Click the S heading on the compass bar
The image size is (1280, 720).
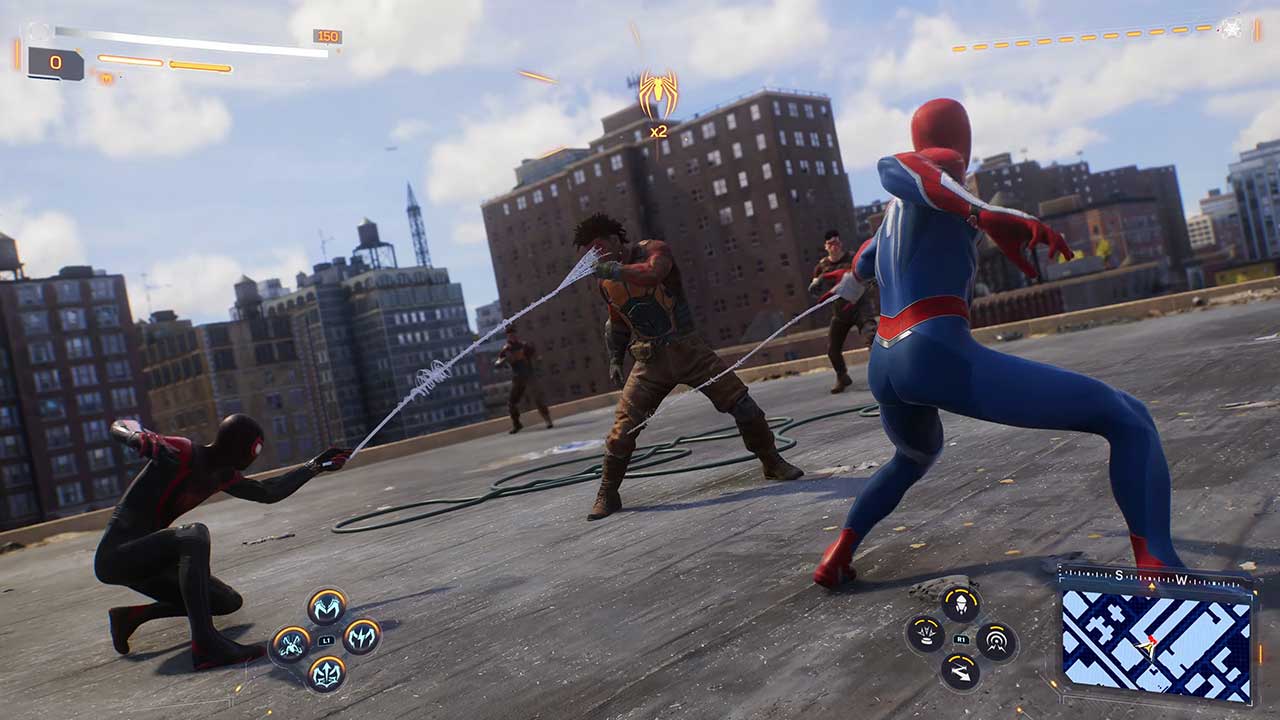point(1119,574)
